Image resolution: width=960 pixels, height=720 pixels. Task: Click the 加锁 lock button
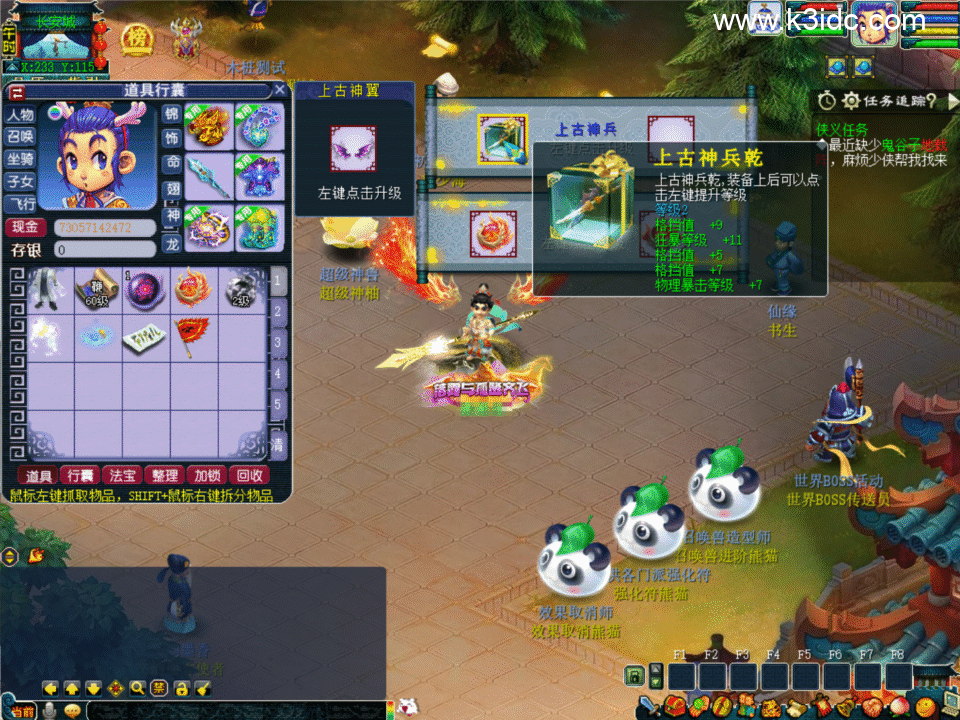coord(206,476)
